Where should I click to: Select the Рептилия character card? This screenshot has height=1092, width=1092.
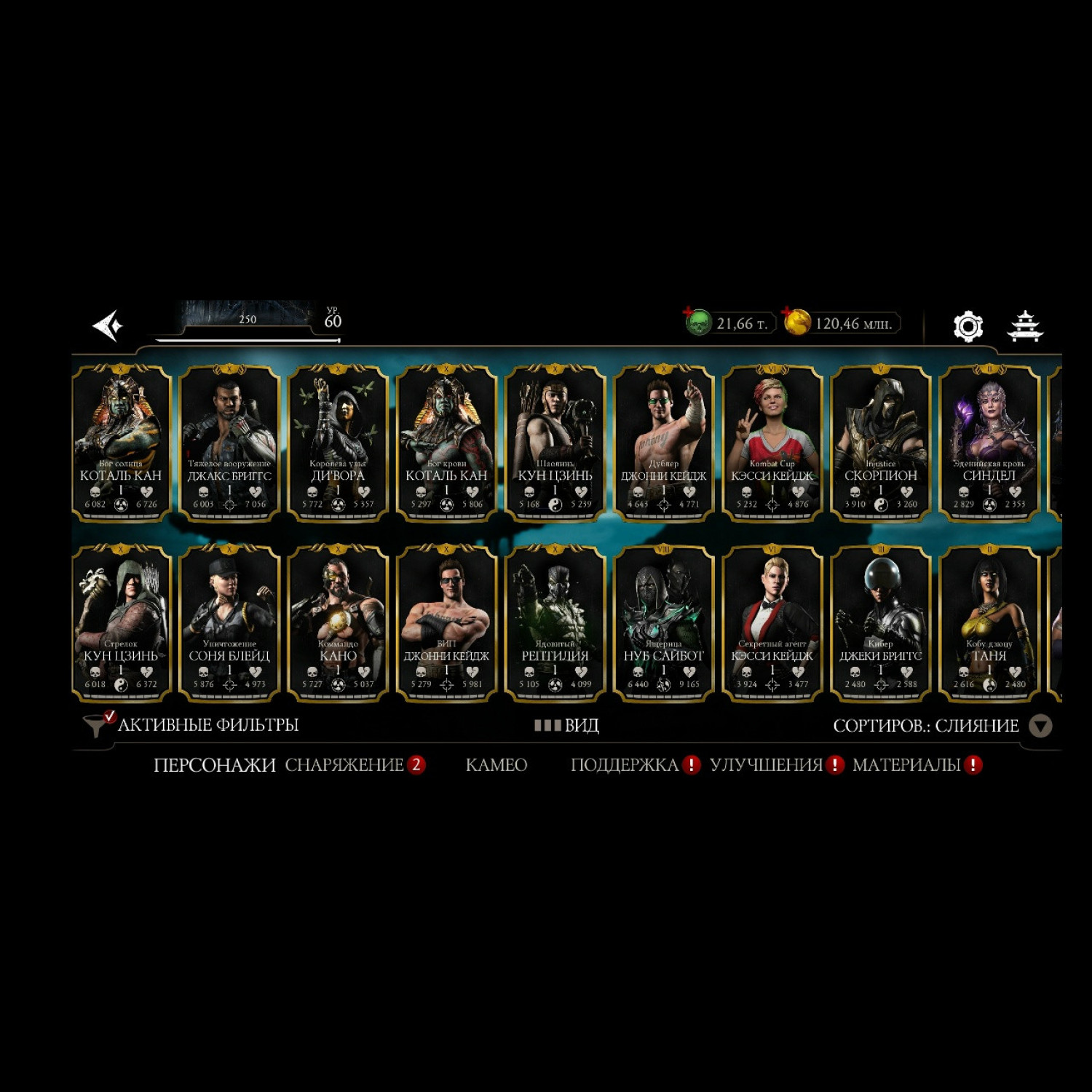point(555,623)
